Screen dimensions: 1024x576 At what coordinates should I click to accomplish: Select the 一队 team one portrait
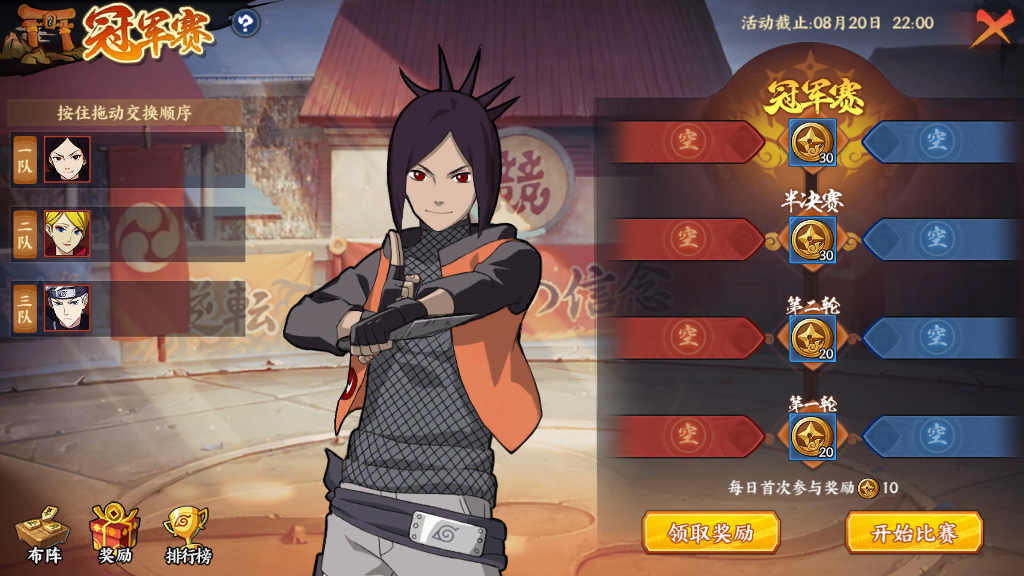67,160
